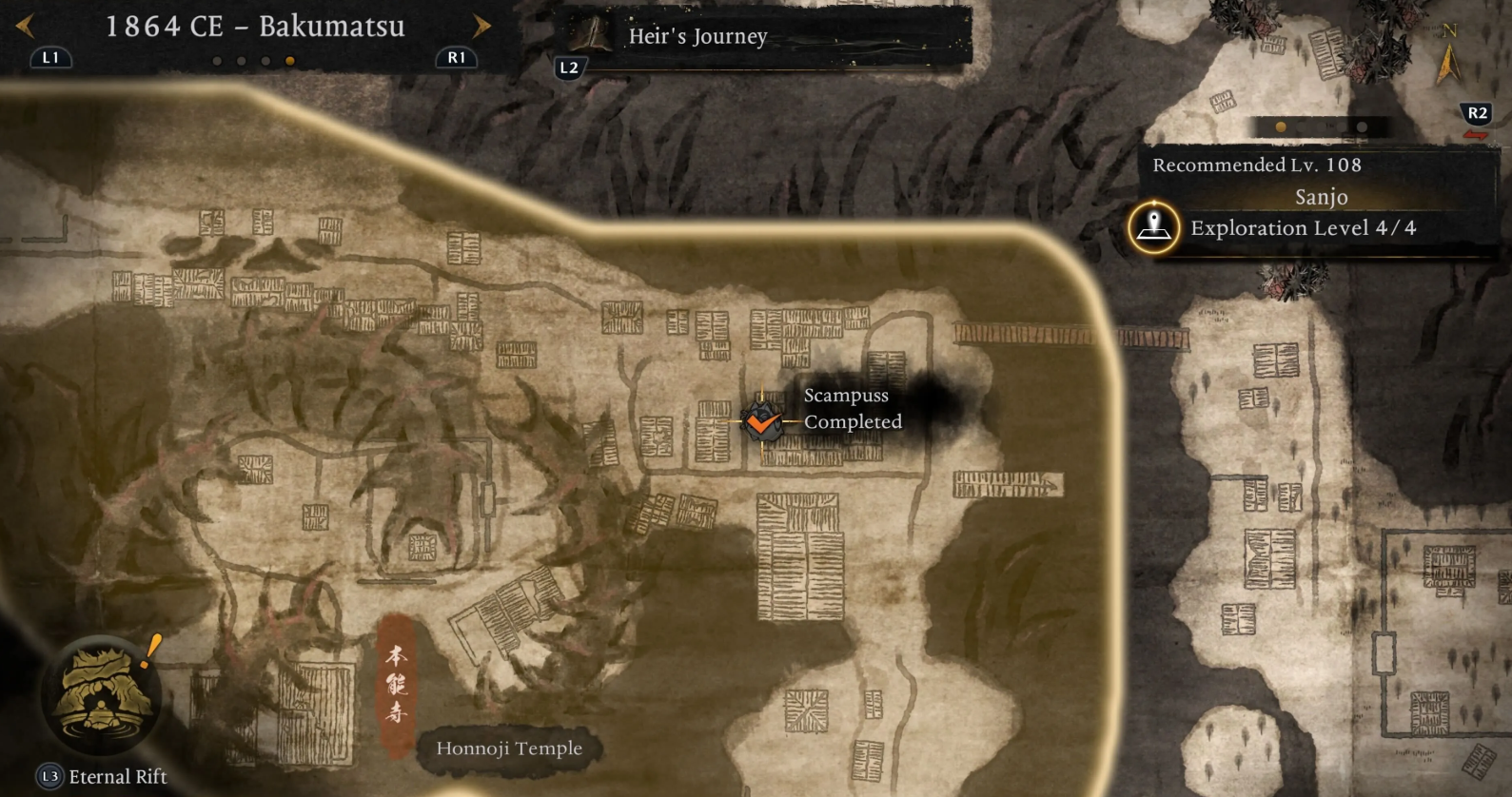Screen dimensions: 1512x797
Task: Advance to the next era with right arrow
Action: (x=481, y=27)
